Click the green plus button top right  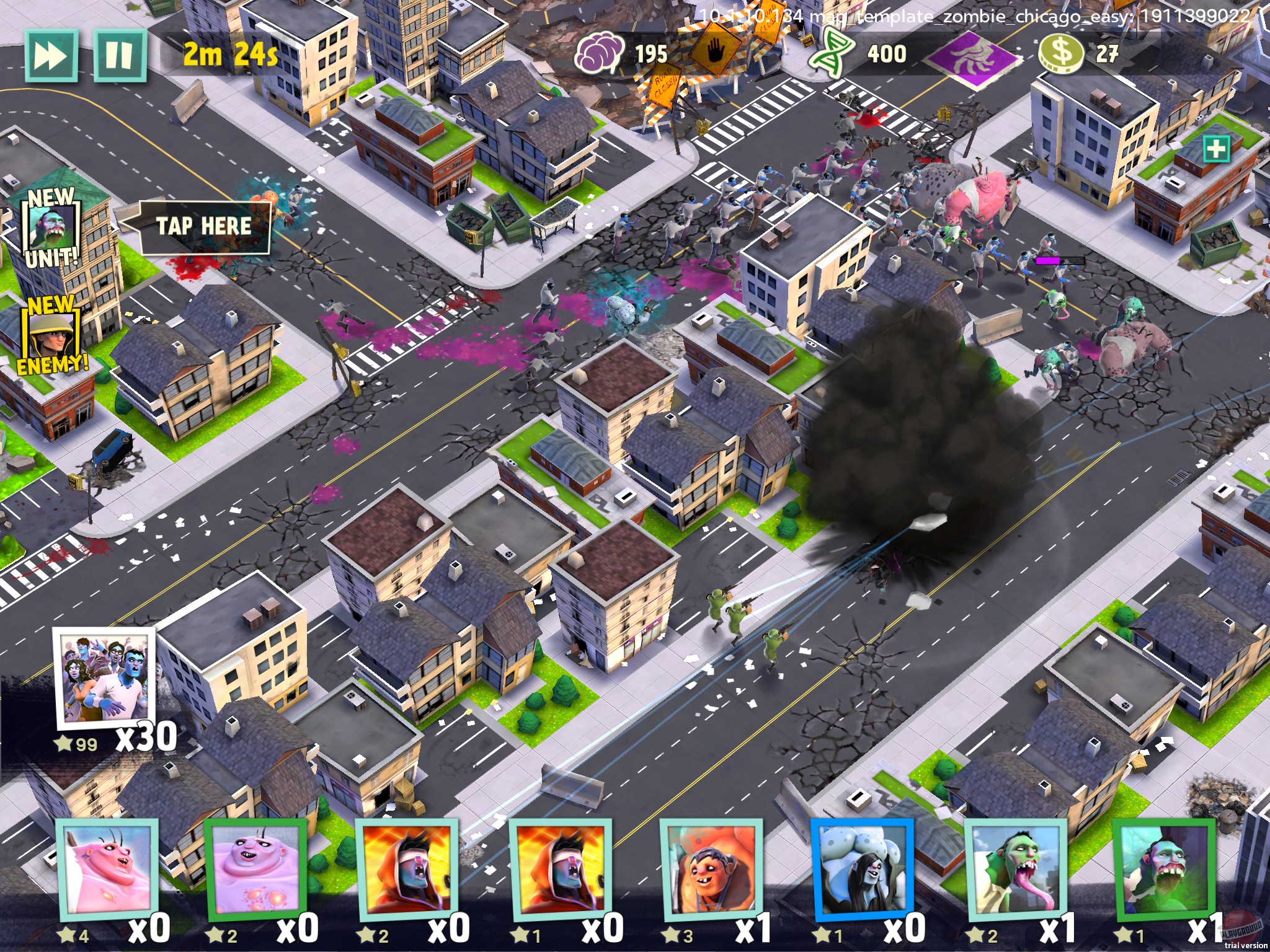1218,149
